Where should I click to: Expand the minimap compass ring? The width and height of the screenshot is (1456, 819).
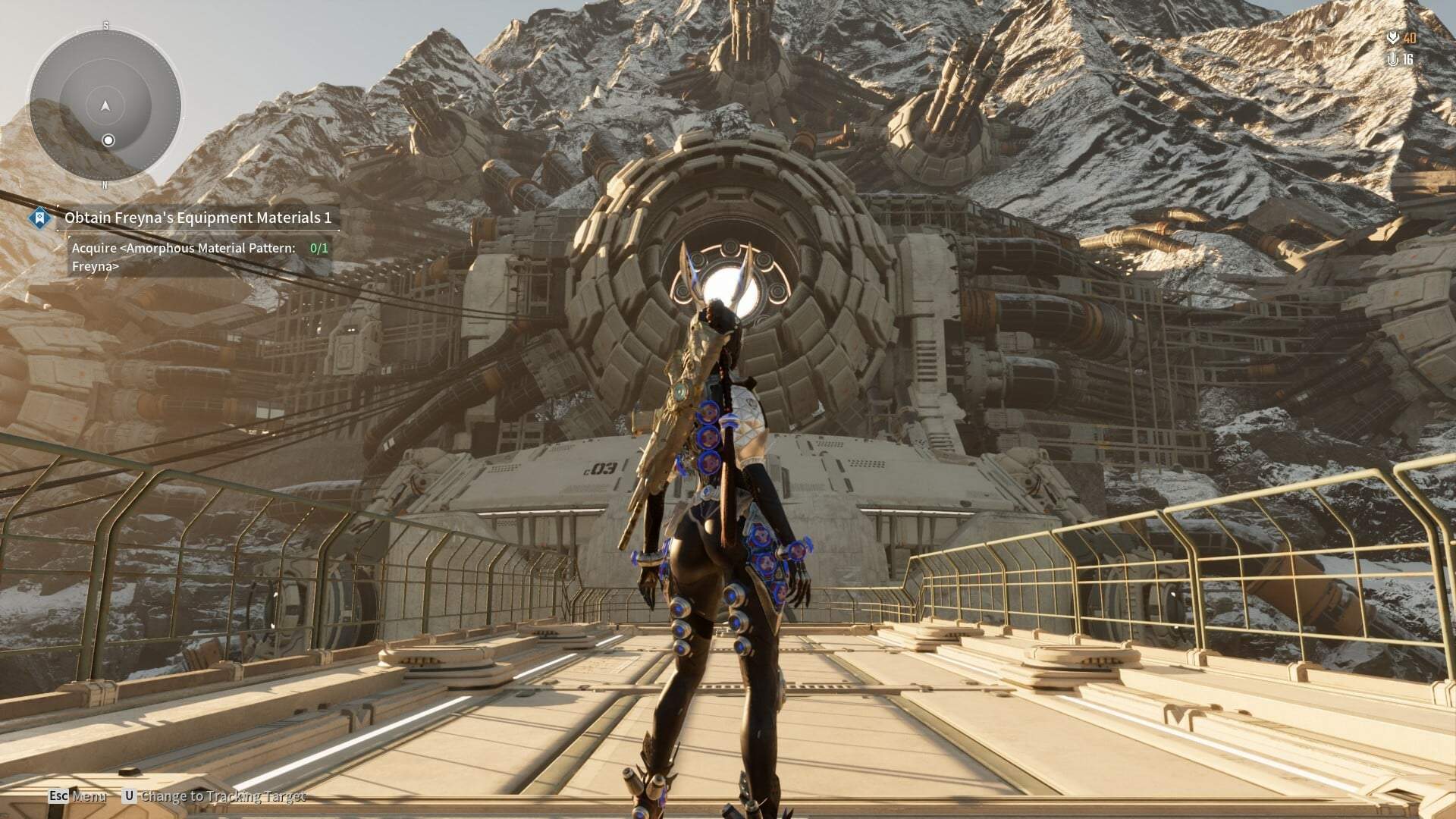(x=104, y=104)
